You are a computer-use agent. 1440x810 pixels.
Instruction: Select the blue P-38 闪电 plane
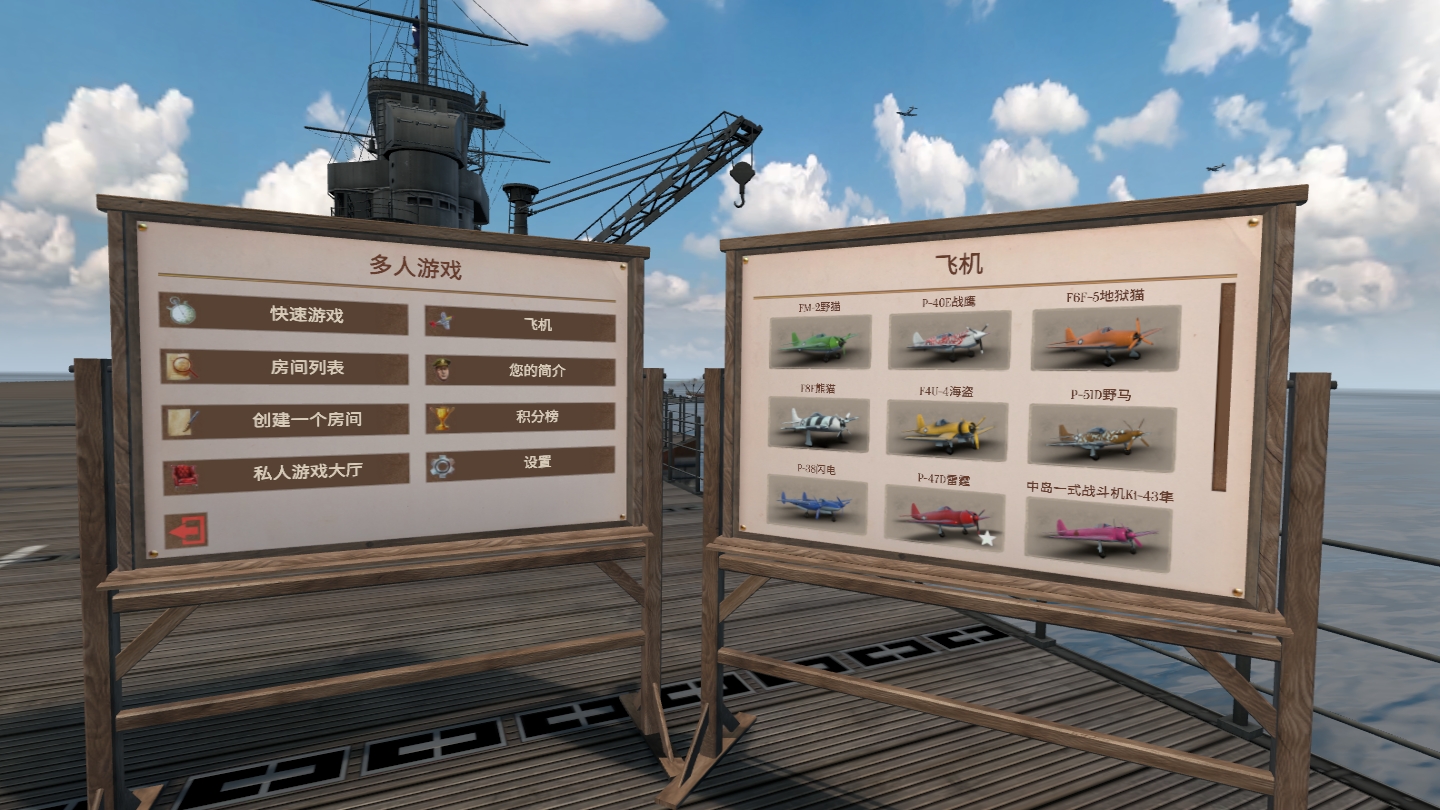click(817, 504)
